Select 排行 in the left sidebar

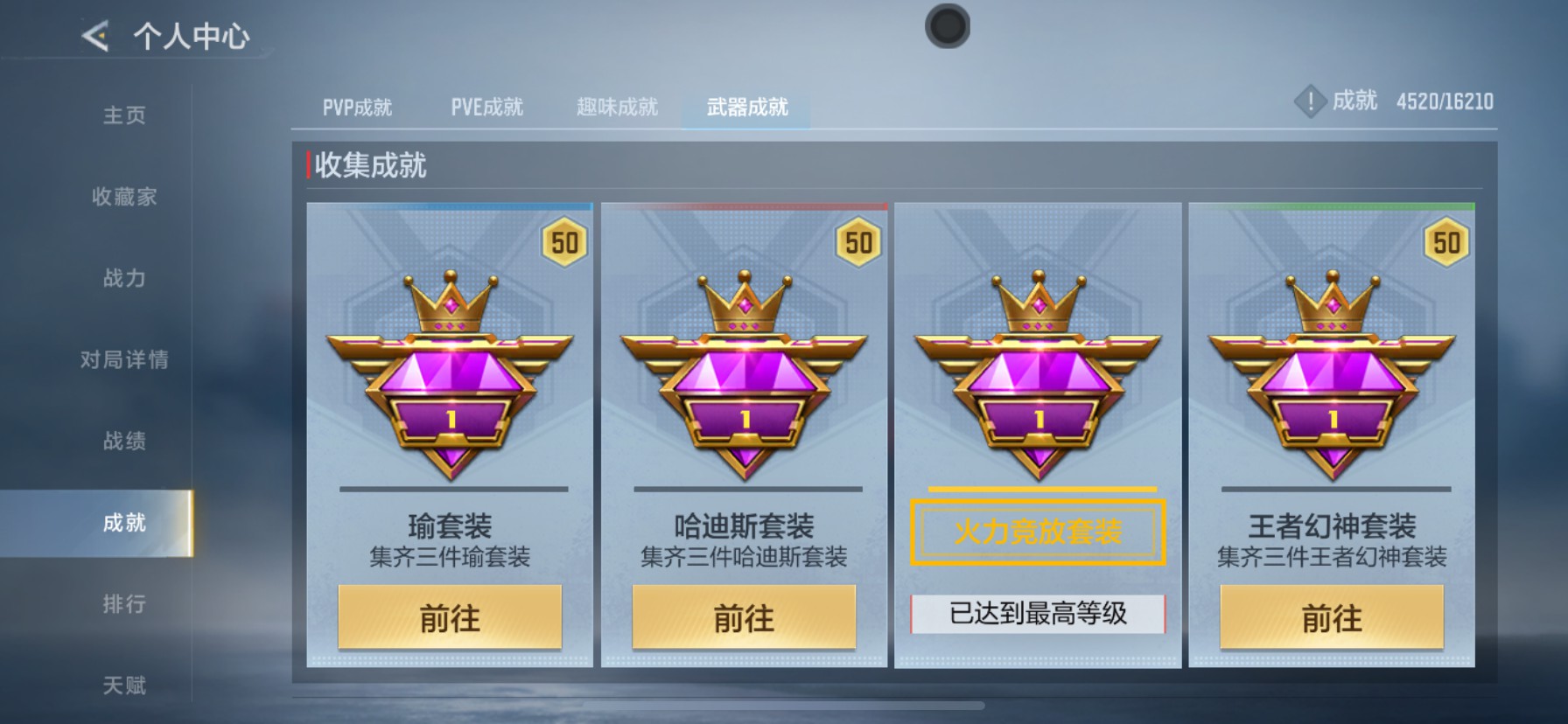pyautogui.click(x=123, y=605)
